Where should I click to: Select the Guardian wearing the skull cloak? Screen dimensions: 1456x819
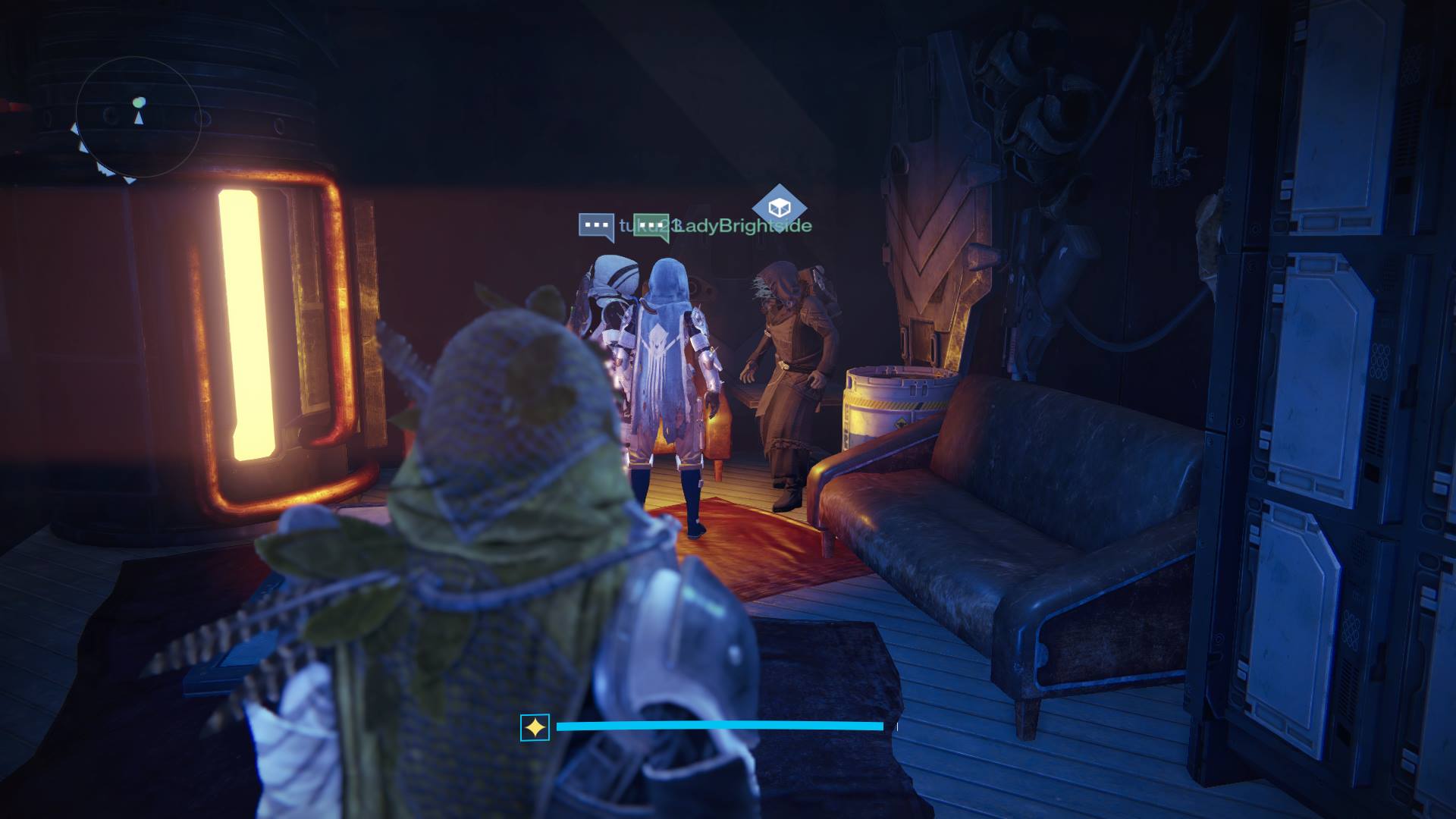point(665,372)
